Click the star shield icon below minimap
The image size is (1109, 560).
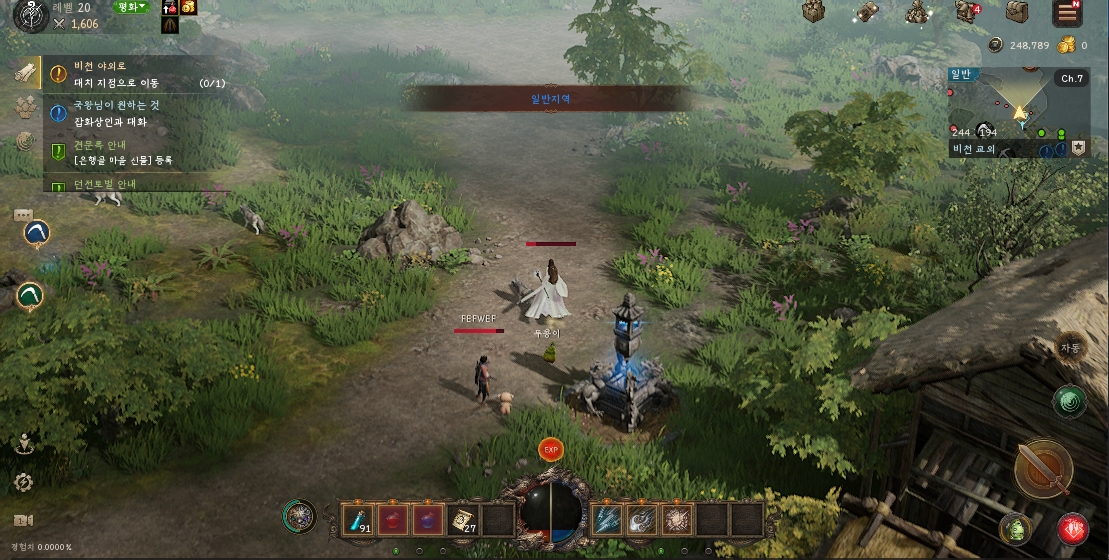click(1079, 148)
